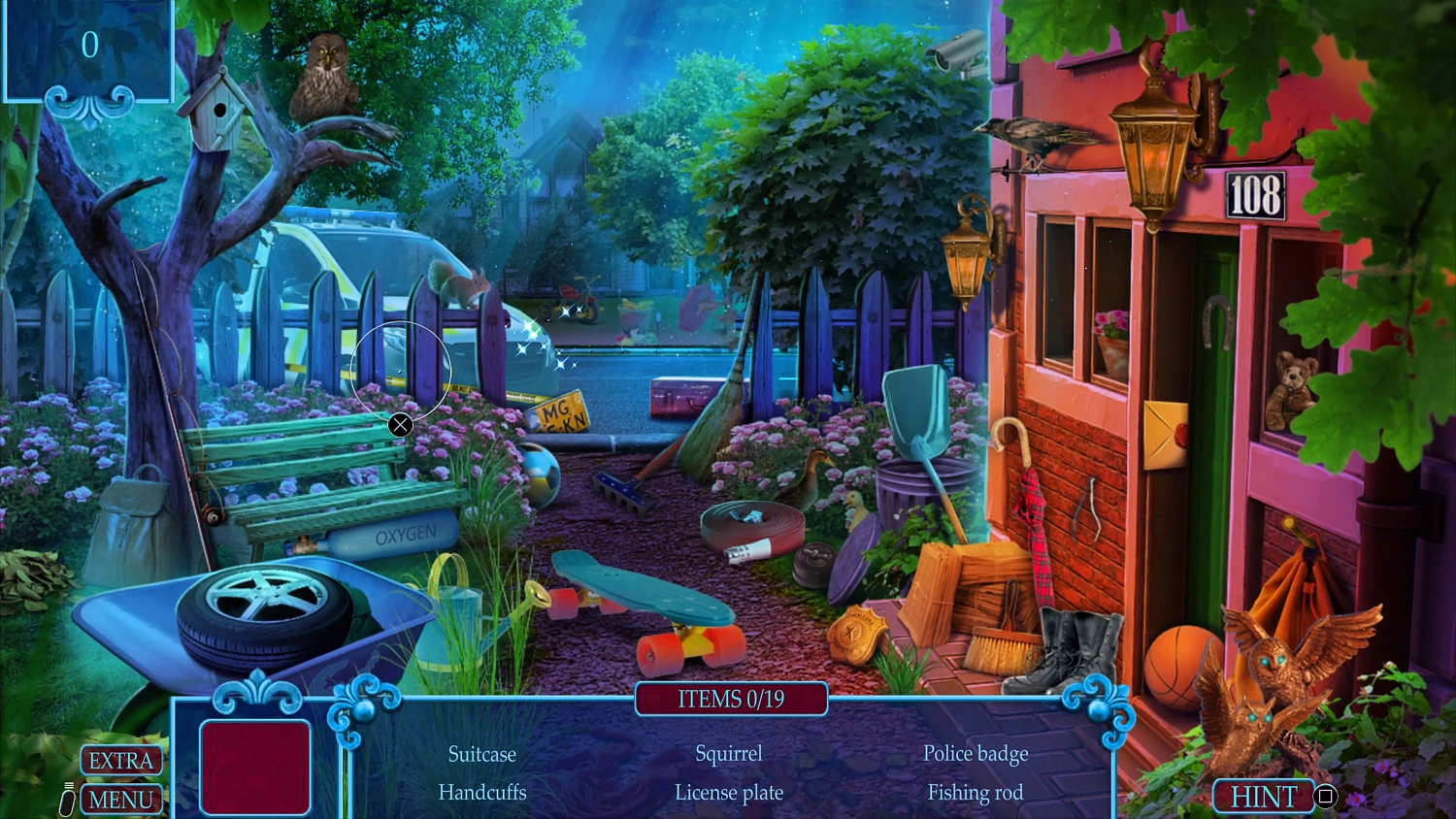Toggle the list view icon beside MENU
Viewport: 1456px width, 819px height.
tap(66, 799)
